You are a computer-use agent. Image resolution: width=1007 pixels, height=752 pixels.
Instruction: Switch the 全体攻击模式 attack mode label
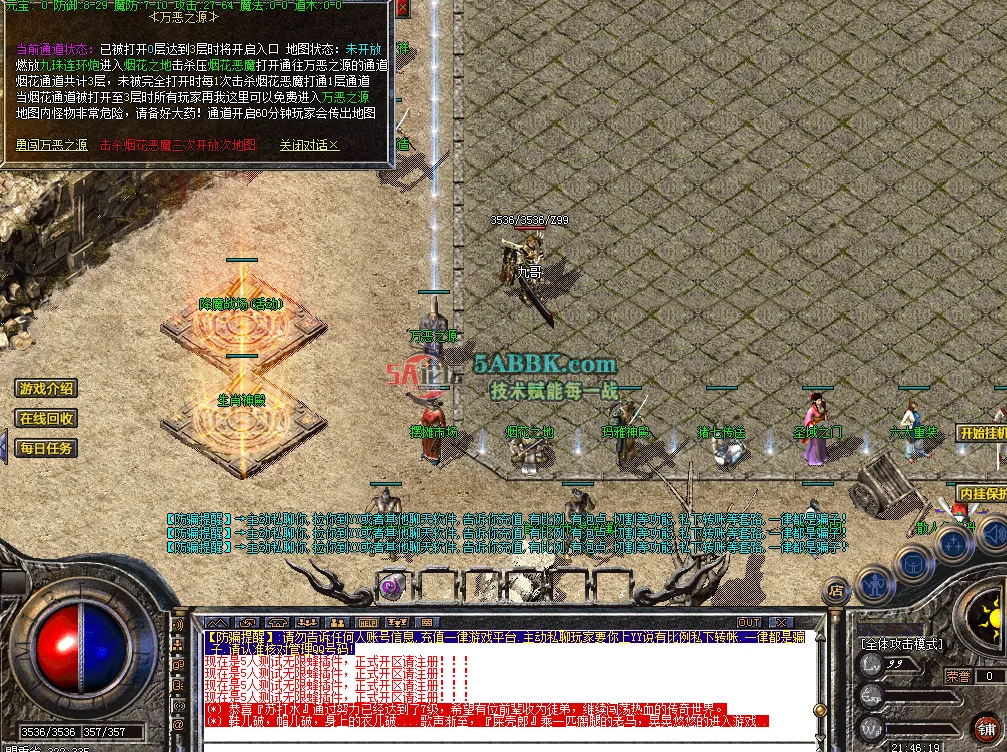[901, 644]
